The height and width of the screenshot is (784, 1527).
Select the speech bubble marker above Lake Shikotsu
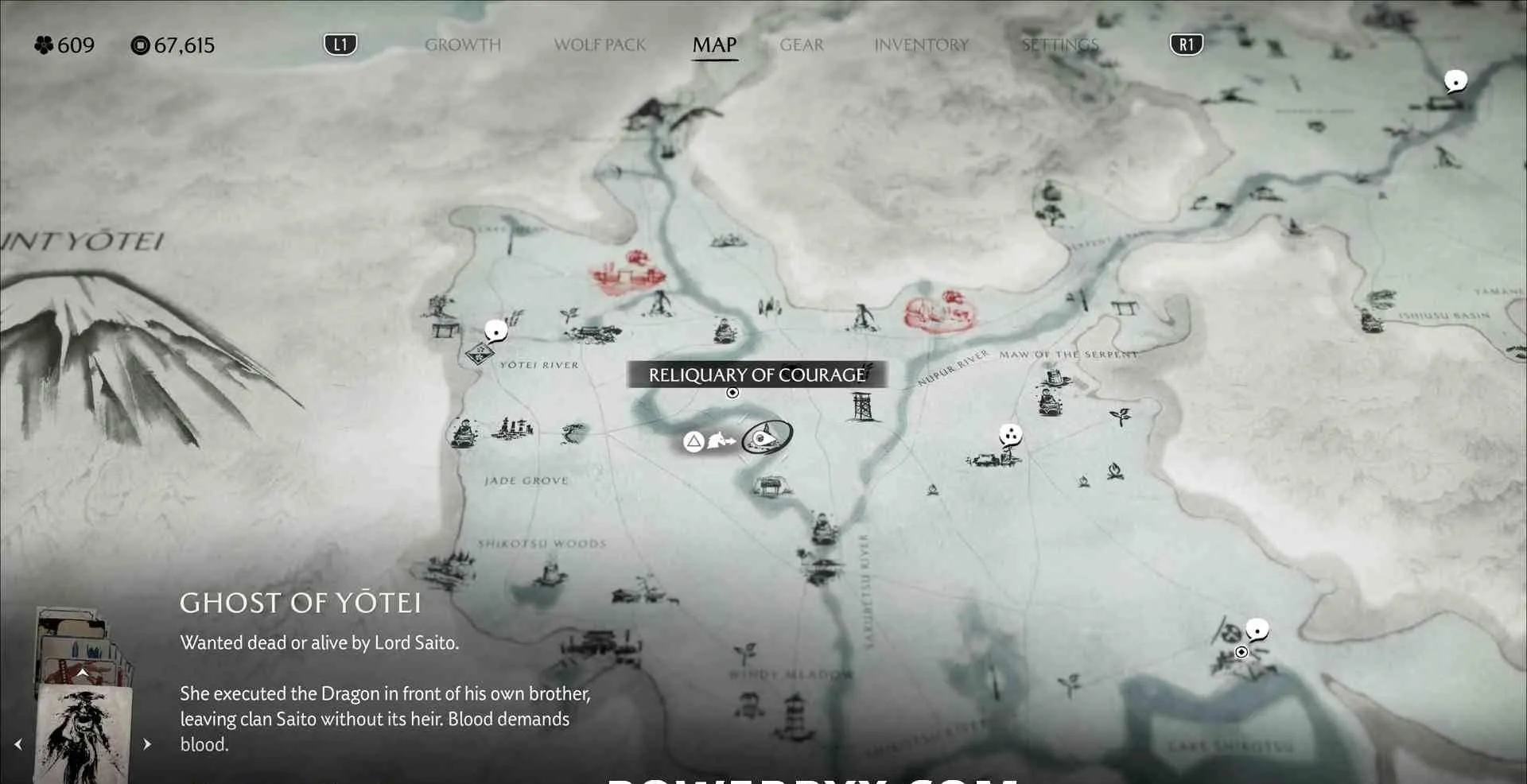pyautogui.click(x=1257, y=631)
